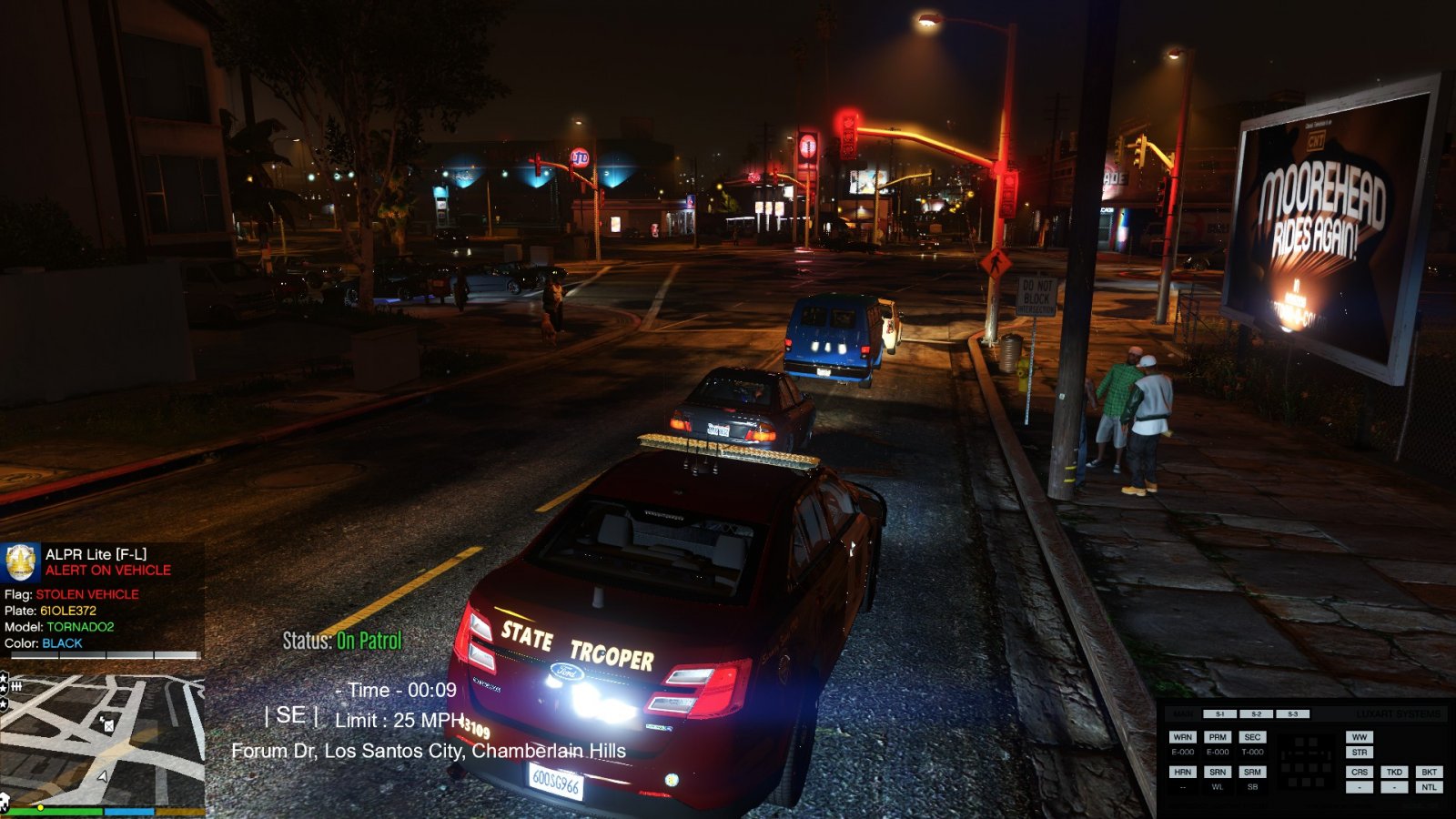Click the NTL button on the siren panel
This screenshot has width=1456, height=819.
coord(1429,787)
